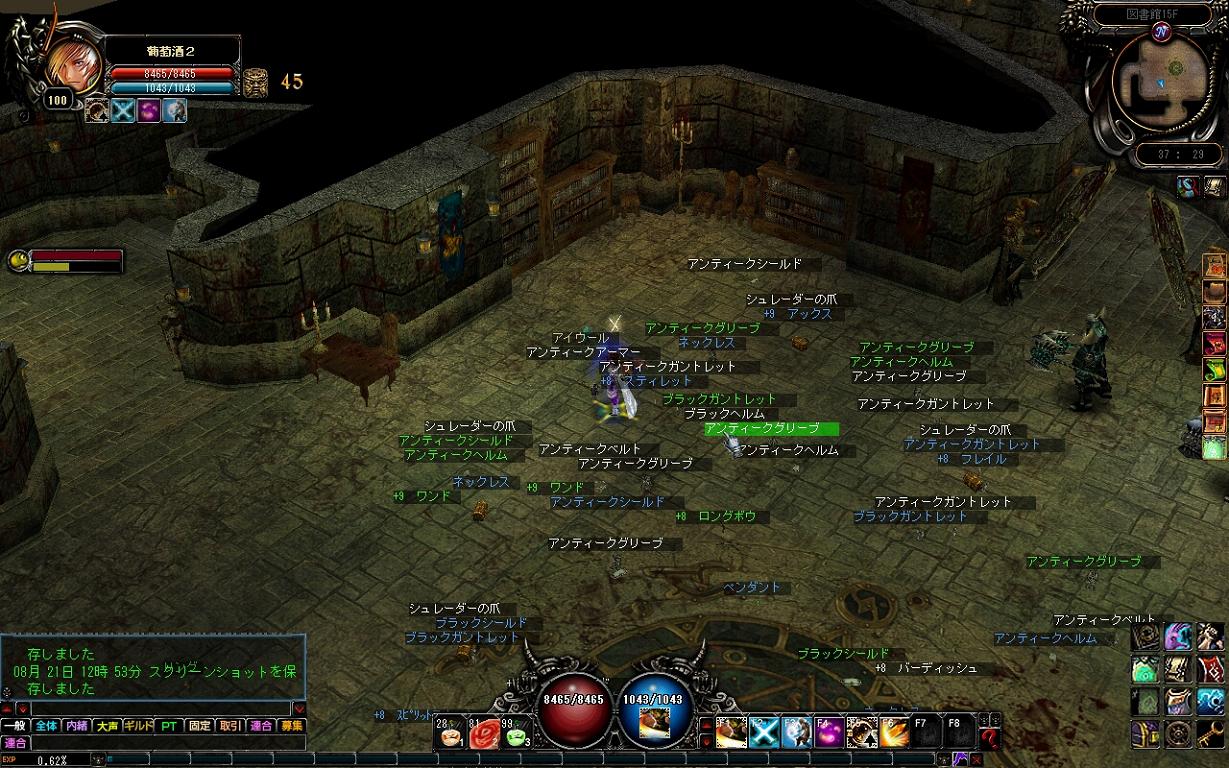The height and width of the screenshot is (768, 1229).
Task: Activate the F6 fiery slash skill
Action: point(896,733)
